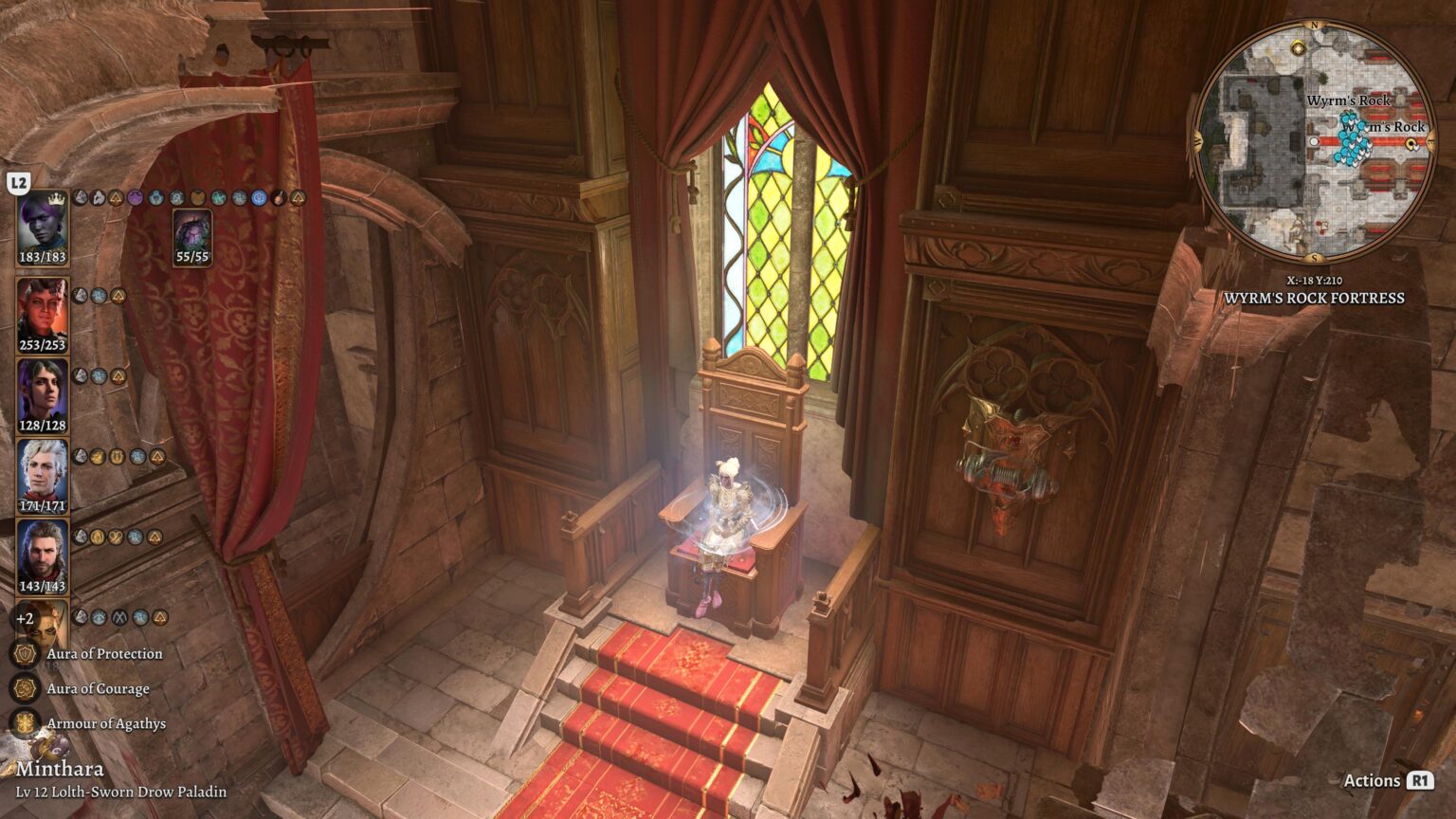Image resolution: width=1456 pixels, height=819 pixels.
Task: Click the purple condition icon in Minthara's status row
Action: click(134, 198)
